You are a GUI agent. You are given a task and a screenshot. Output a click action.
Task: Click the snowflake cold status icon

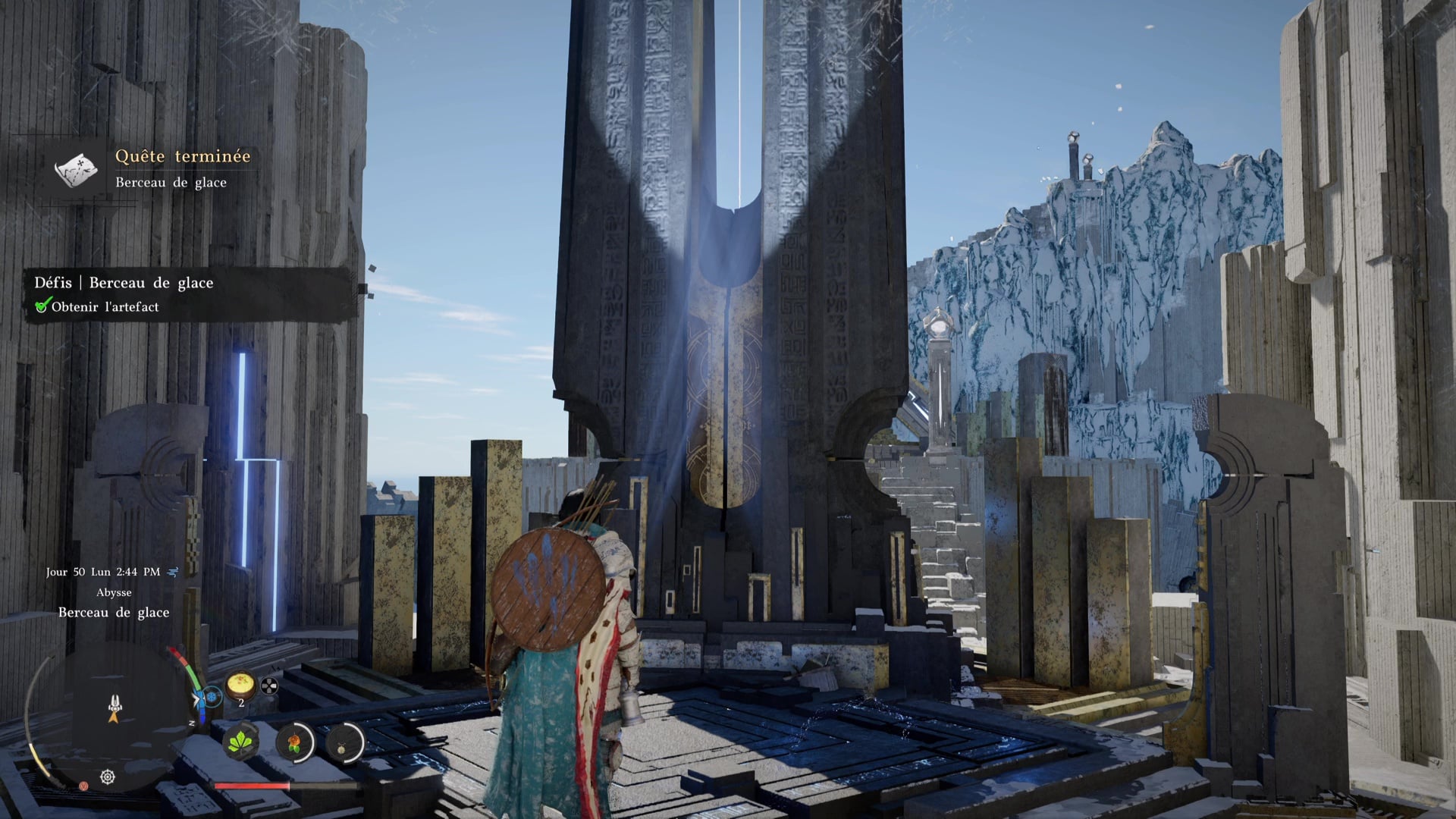pyautogui.click(x=212, y=695)
